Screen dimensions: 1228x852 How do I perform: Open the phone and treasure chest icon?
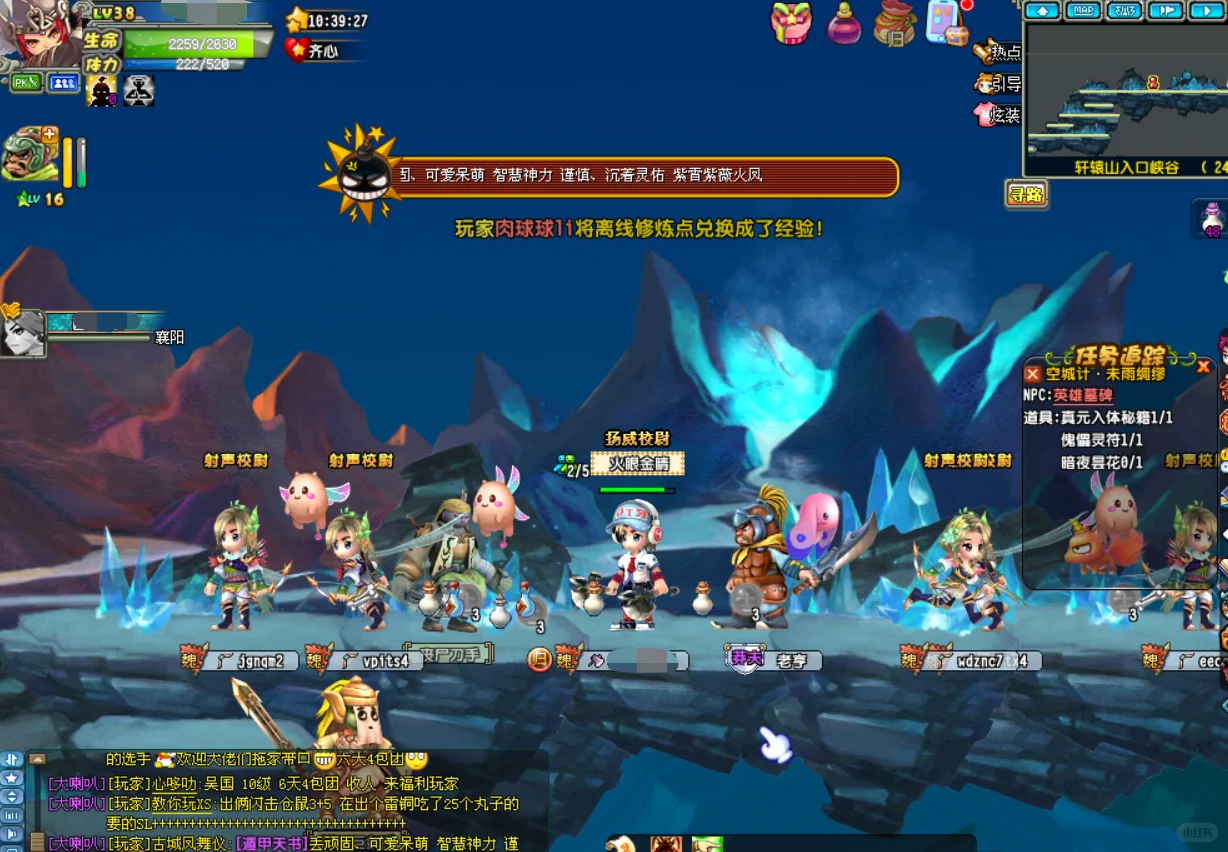tap(946, 24)
